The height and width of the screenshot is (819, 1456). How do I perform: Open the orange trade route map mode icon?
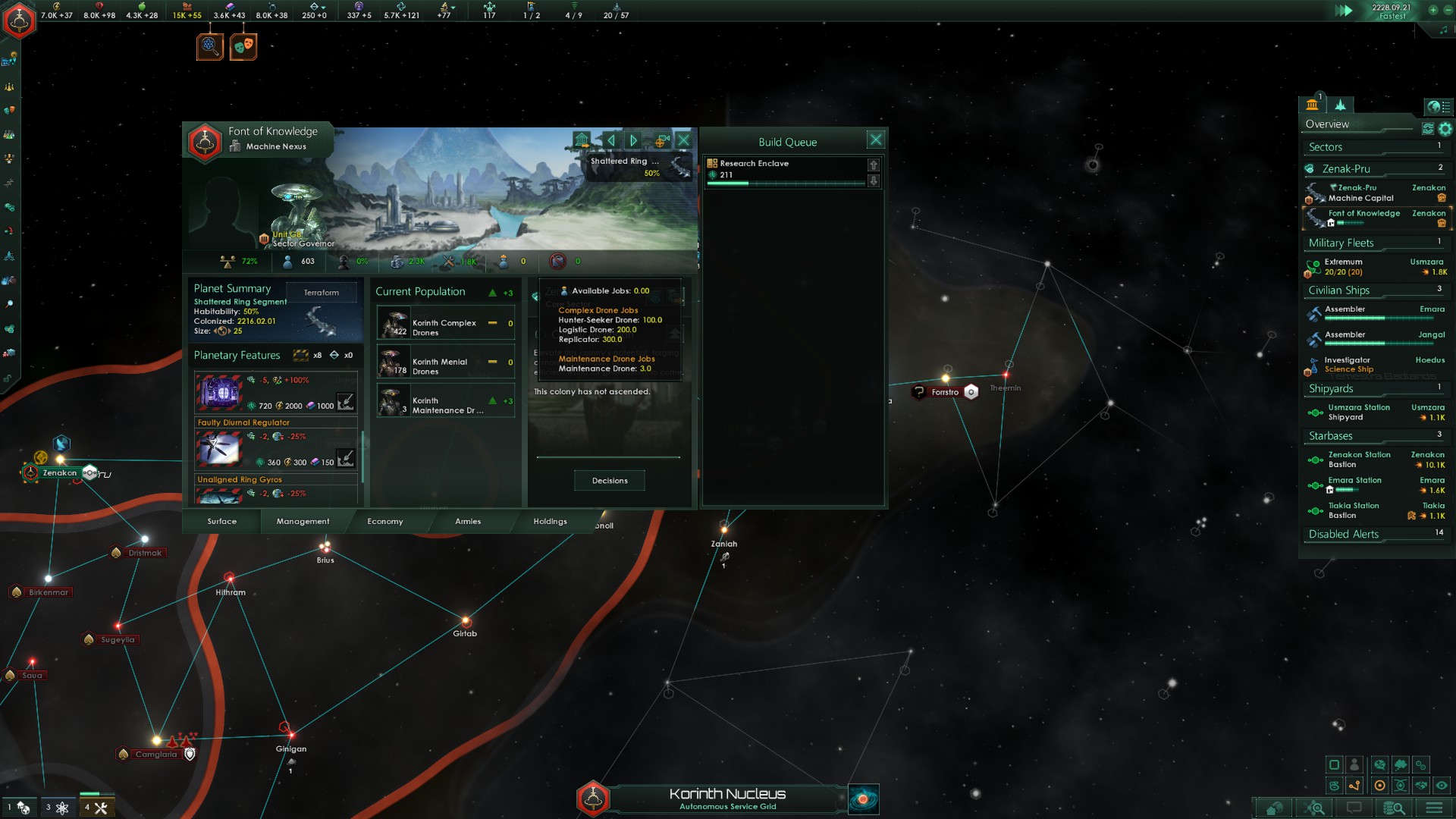coord(1354,786)
